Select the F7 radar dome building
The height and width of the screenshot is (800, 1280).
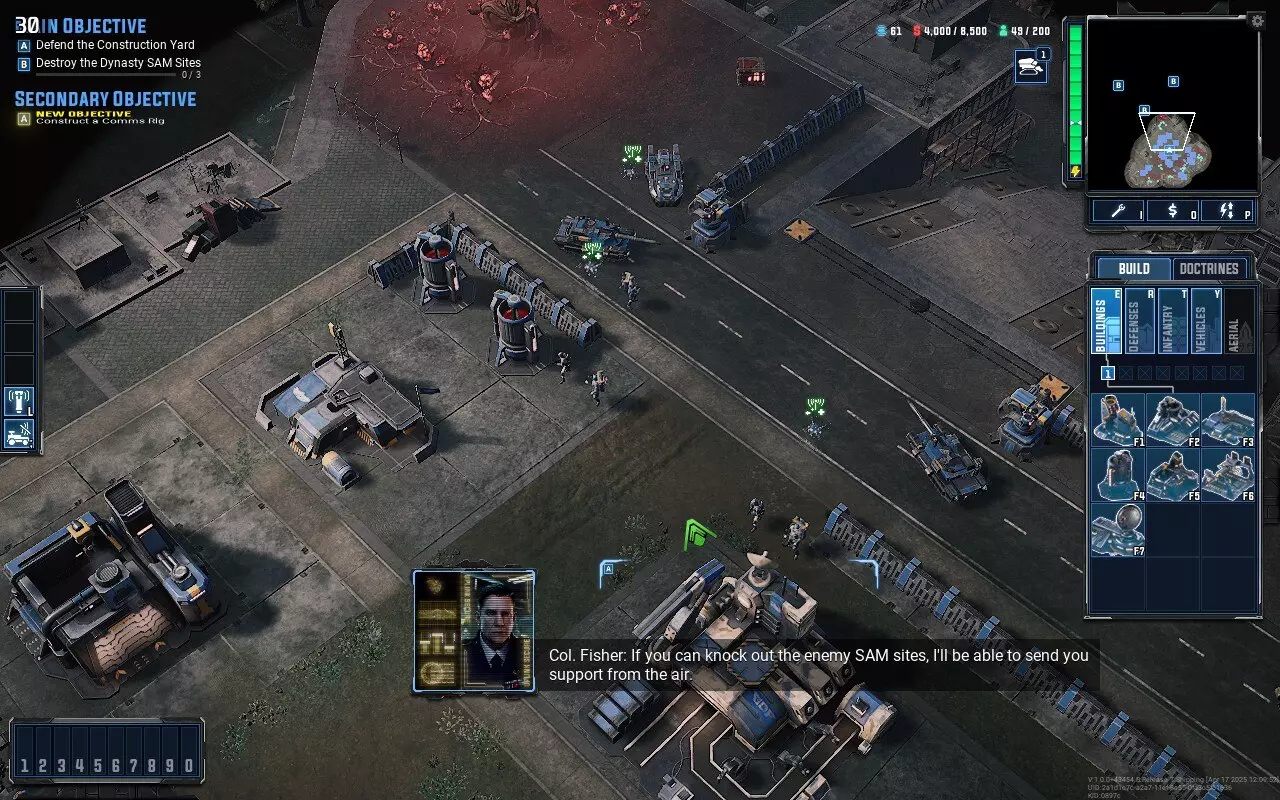click(x=1117, y=529)
